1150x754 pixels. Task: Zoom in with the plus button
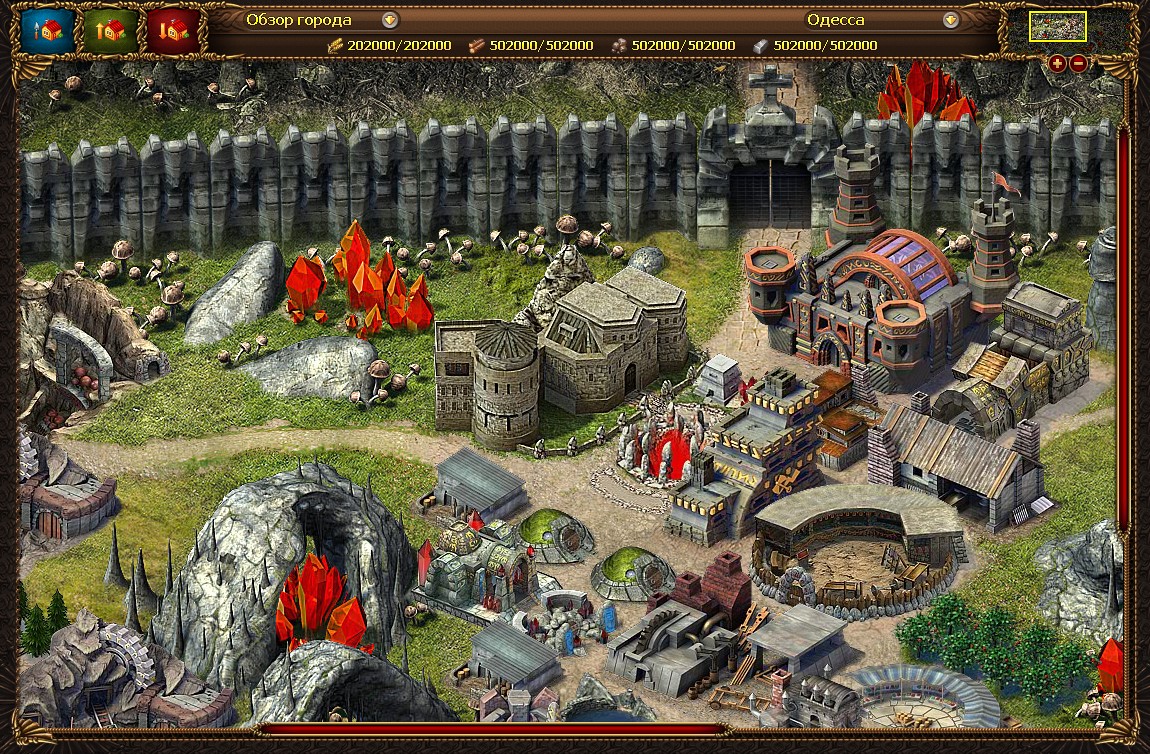[1058, 63]
